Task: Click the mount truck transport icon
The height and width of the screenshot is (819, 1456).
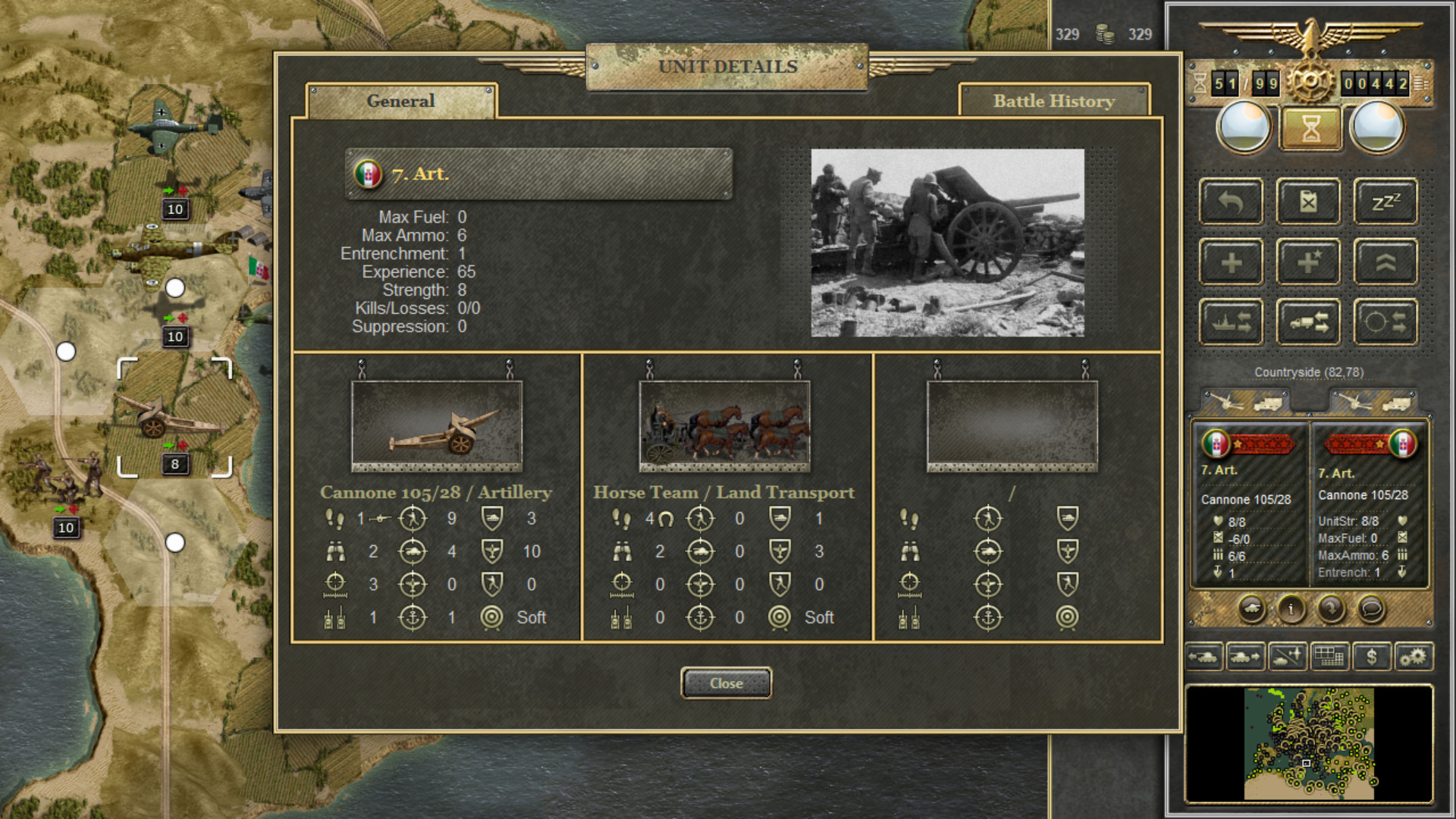Action: (x=1307, y=320)
